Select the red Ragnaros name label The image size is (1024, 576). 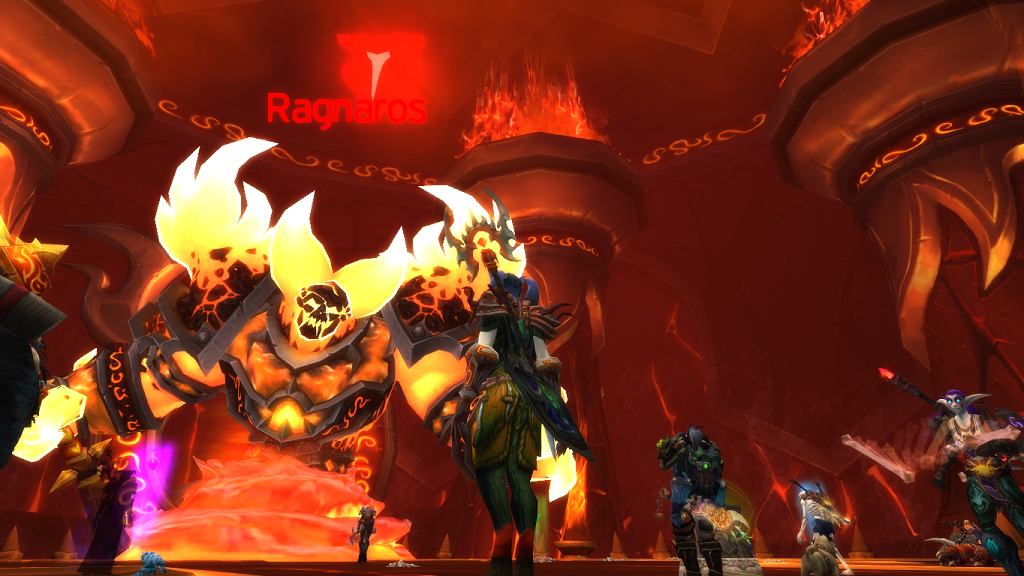[346, 109]
